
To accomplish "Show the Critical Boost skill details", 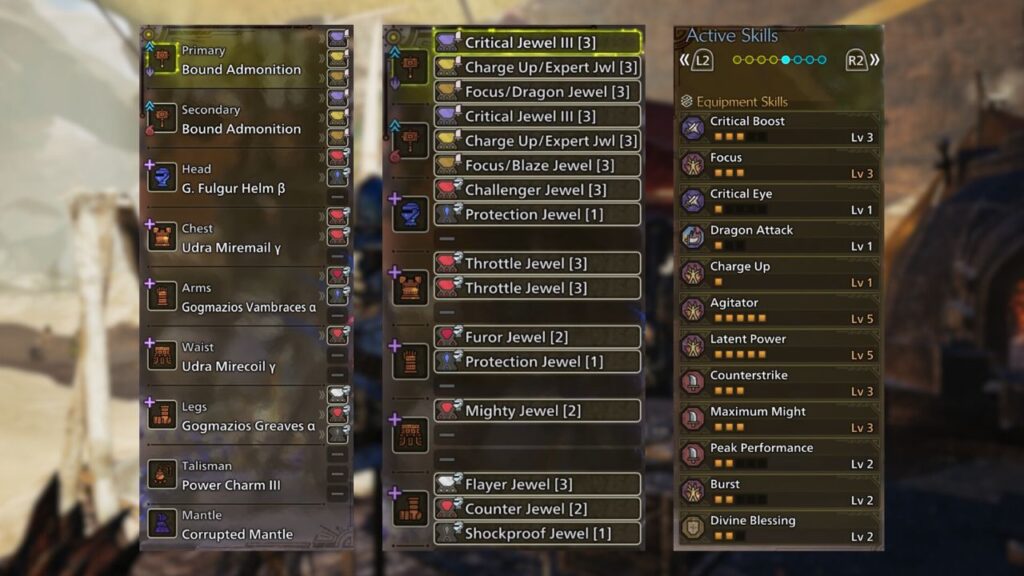I will (x=779, y=128).
